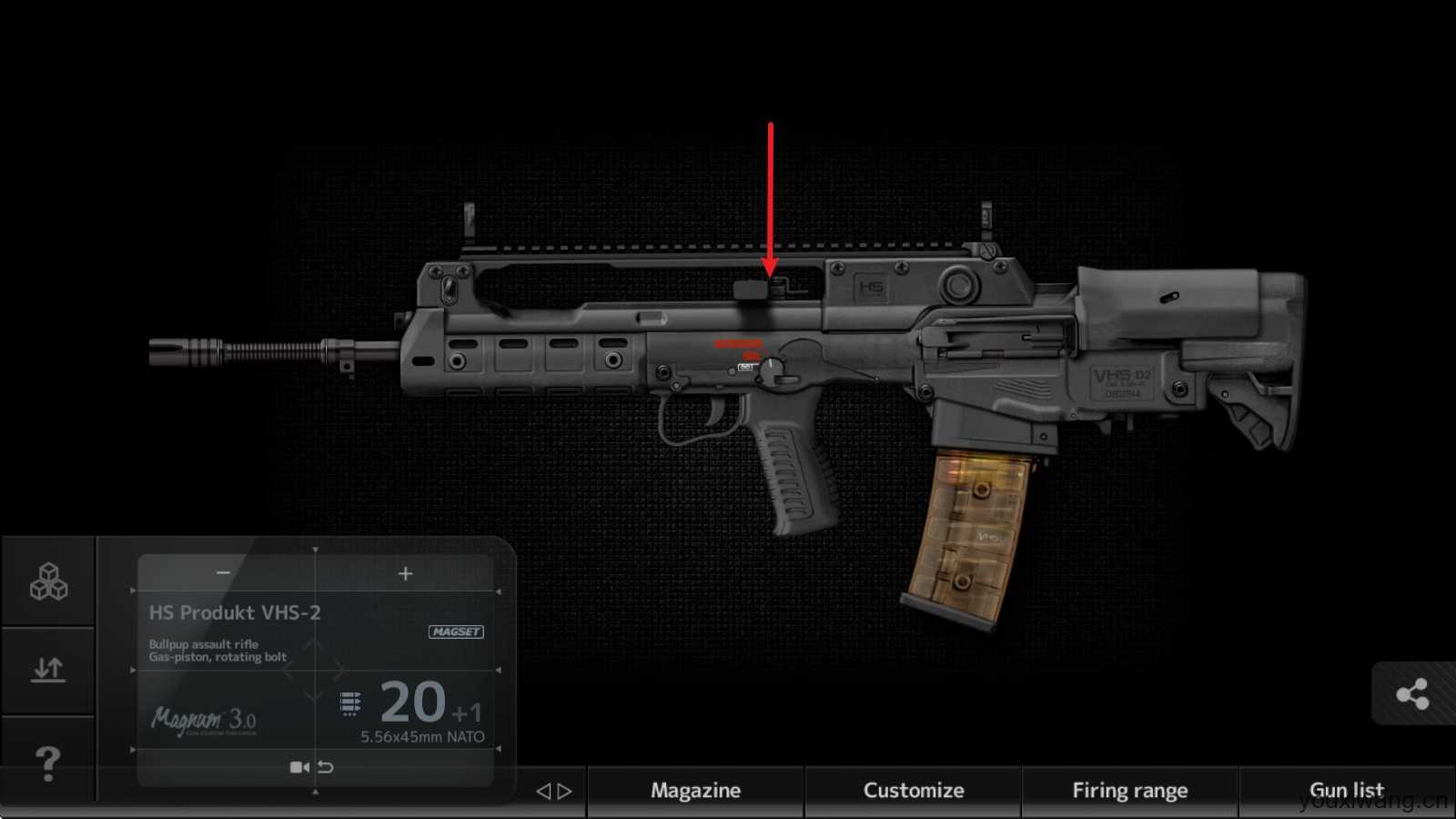Open the Gun list
The image size is (1456, 819).
click(1346, 790)
